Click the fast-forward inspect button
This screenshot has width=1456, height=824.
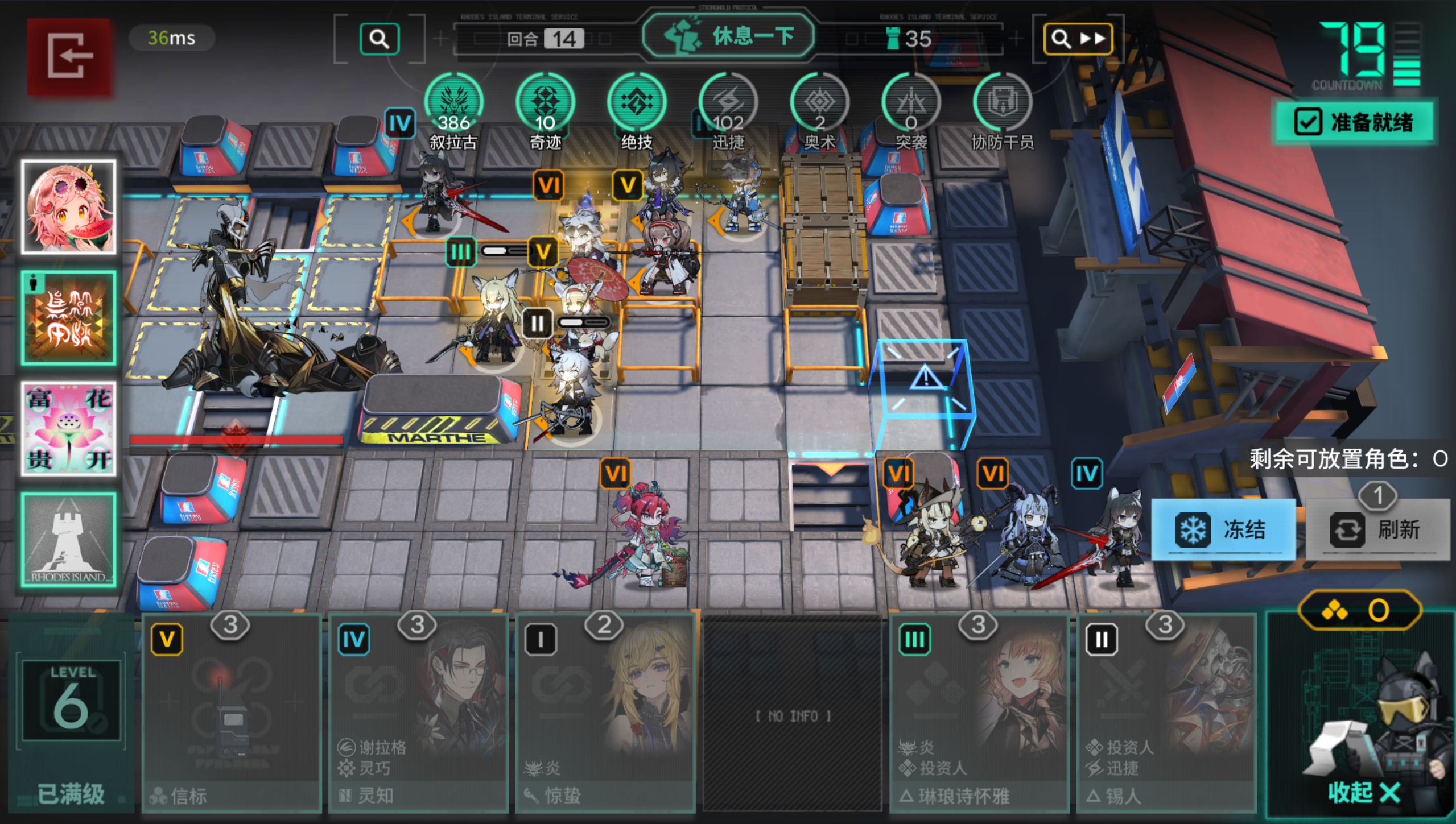pos(1078,39)
